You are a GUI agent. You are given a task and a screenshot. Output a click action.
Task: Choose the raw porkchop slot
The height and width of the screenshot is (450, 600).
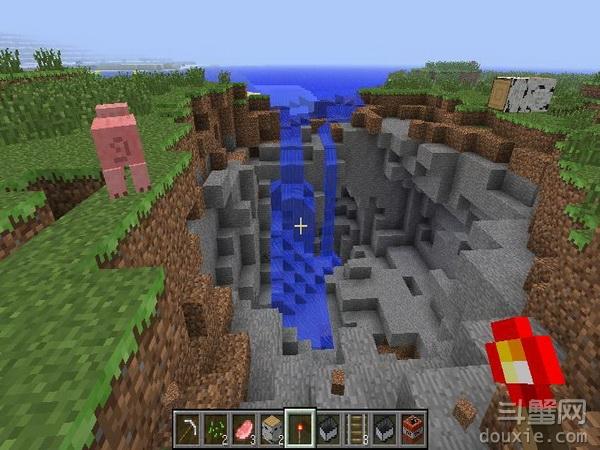244,426
